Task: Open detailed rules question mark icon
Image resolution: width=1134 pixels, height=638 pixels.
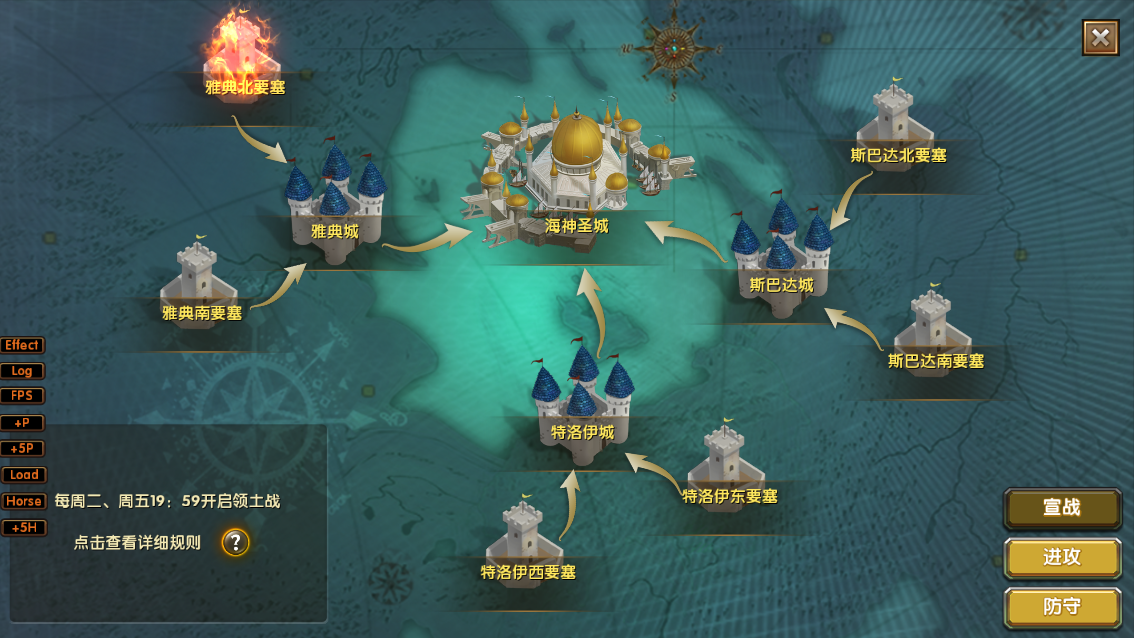Action: point(235,542)
